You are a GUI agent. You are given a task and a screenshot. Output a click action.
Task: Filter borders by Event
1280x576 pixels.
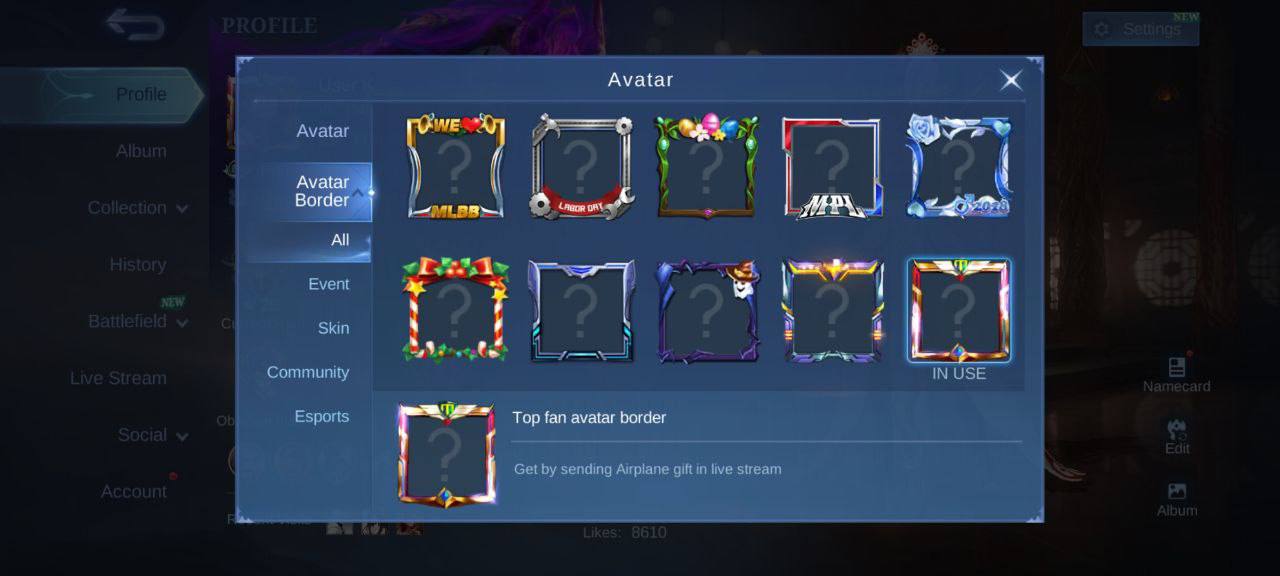click(x=328, y=284)
